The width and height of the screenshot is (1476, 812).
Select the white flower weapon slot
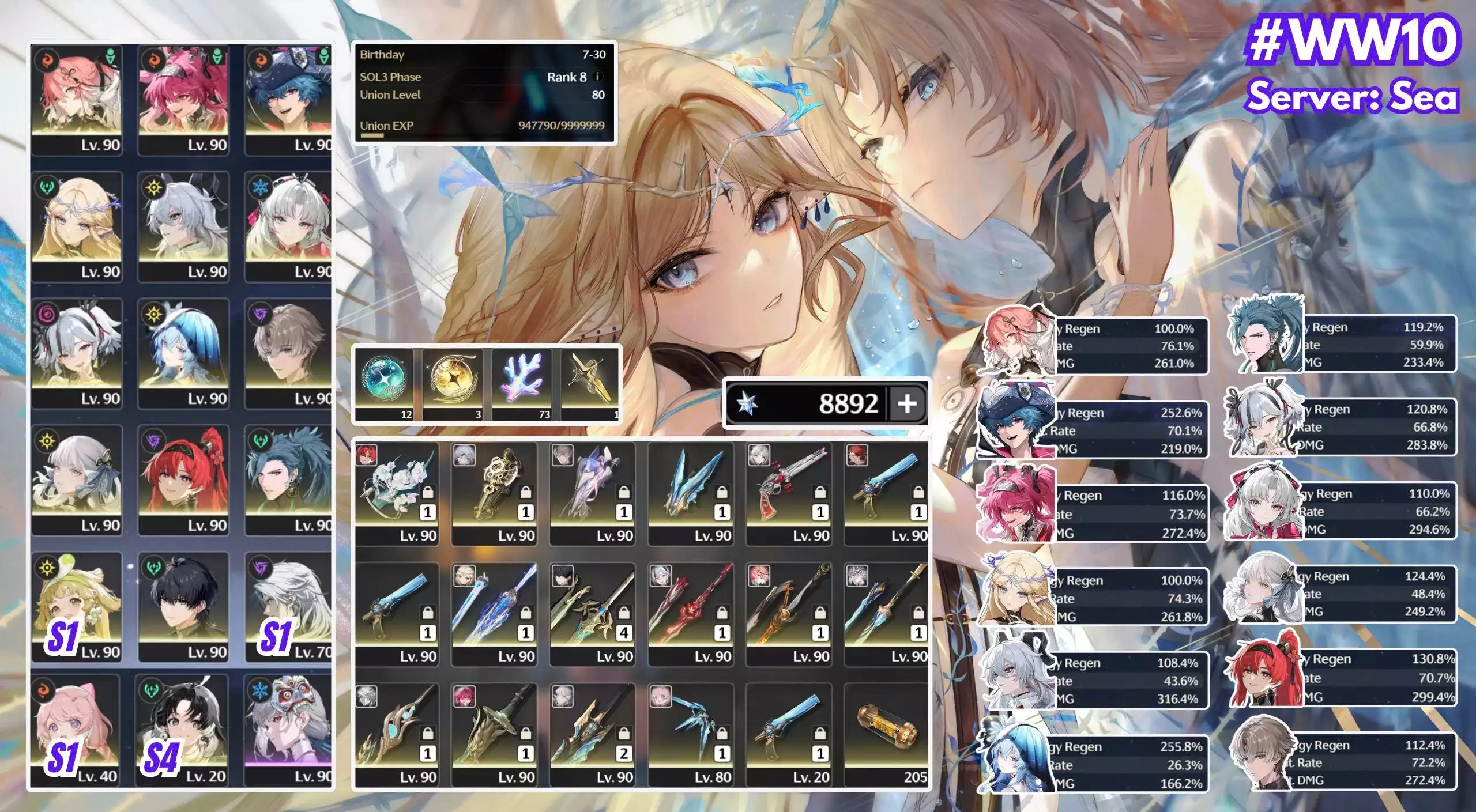(397, 493)
